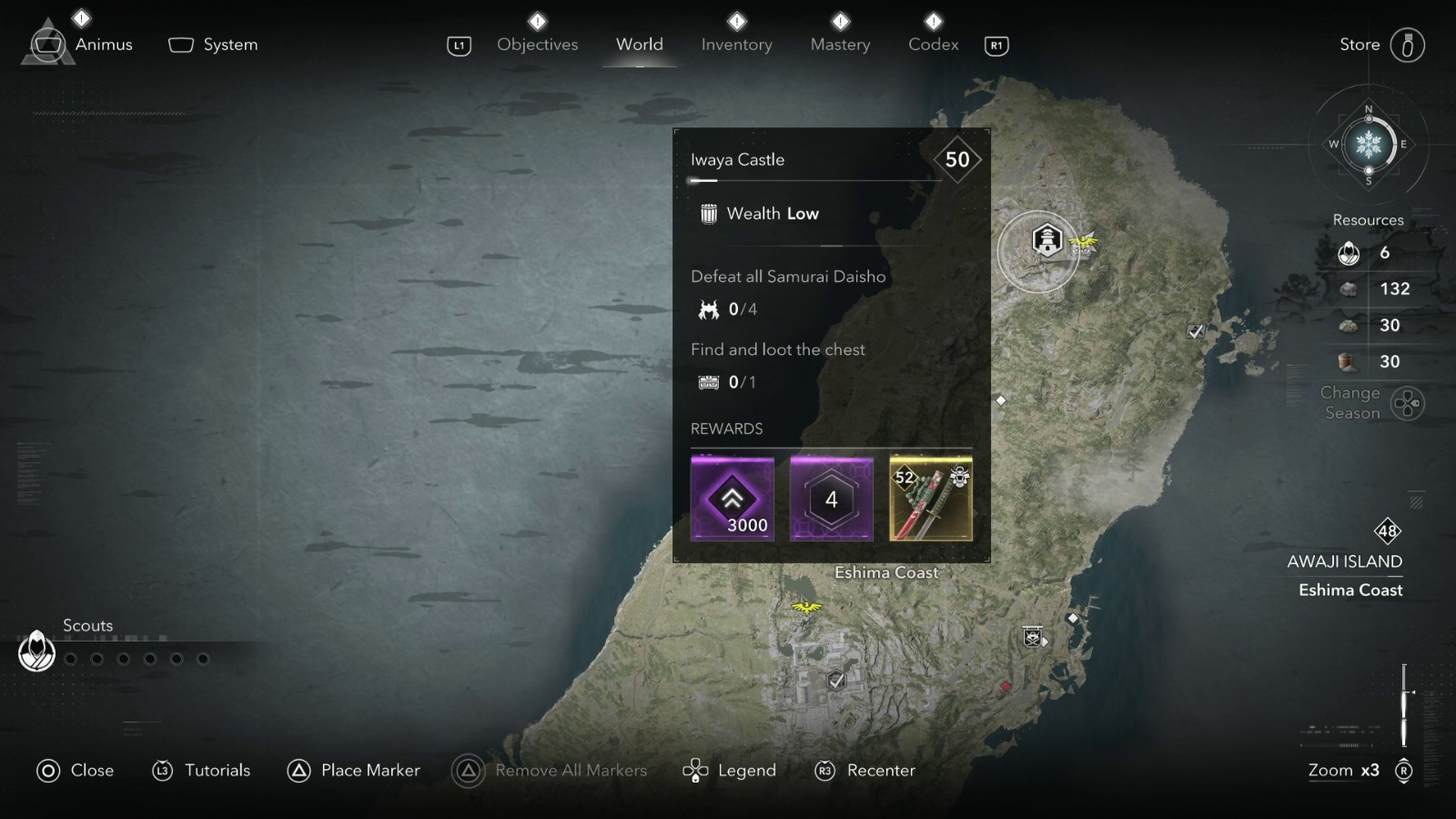The height and width of the screenshot is (819, 1456).
Task: Click the Iwaya Castle completion progress bar
Action: (816, 180)
